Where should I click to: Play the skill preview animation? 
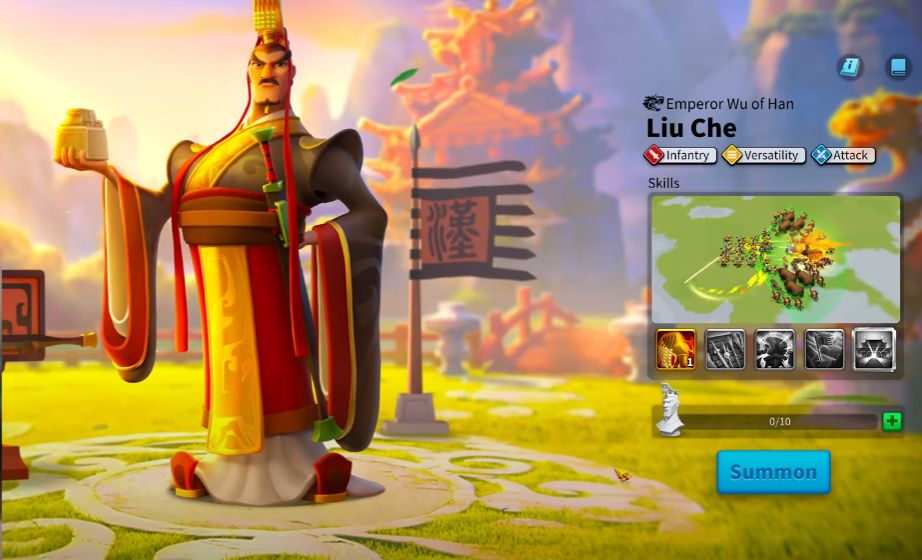tap(775, 259)
